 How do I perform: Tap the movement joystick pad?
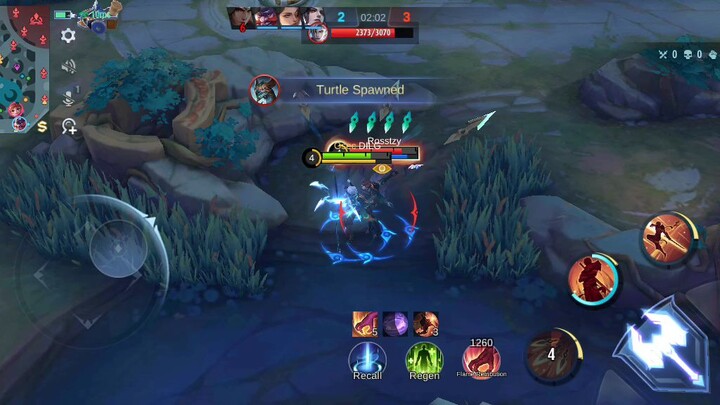point(118,248)
